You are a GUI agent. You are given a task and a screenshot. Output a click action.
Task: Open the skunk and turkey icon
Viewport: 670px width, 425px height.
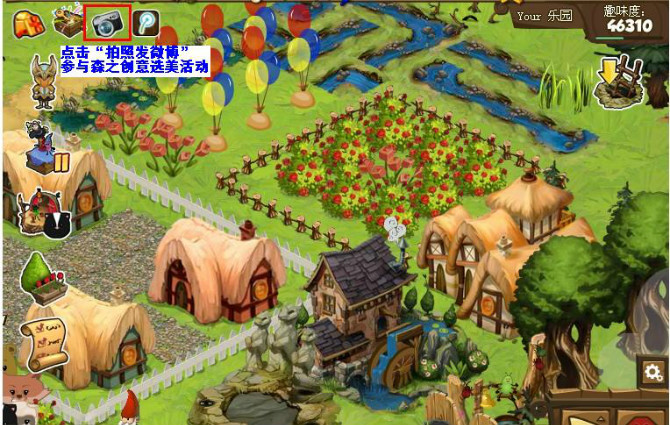tap(42, 212)
